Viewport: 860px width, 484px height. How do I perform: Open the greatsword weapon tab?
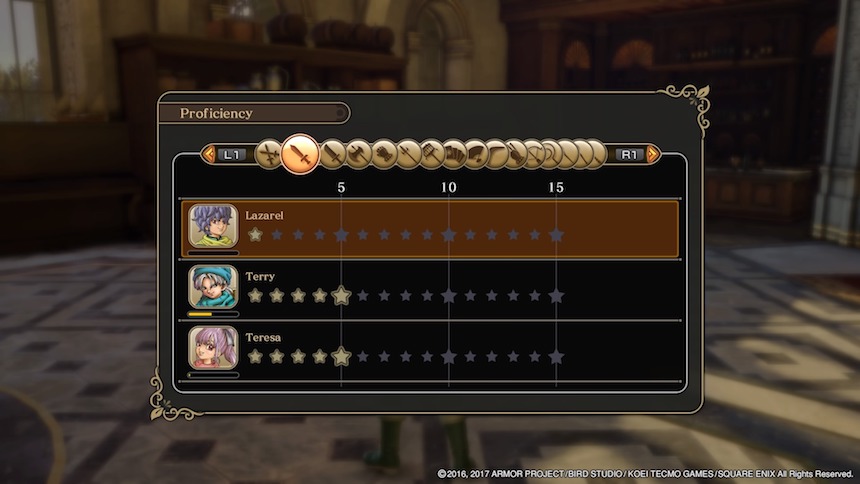[332, 154]
